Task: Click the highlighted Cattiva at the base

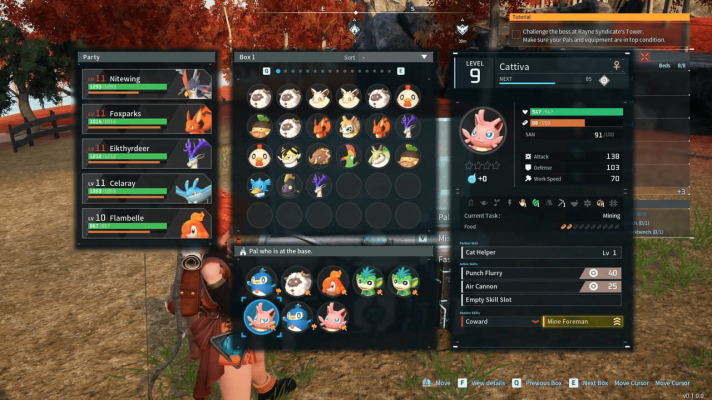Action: coord(260,317)
